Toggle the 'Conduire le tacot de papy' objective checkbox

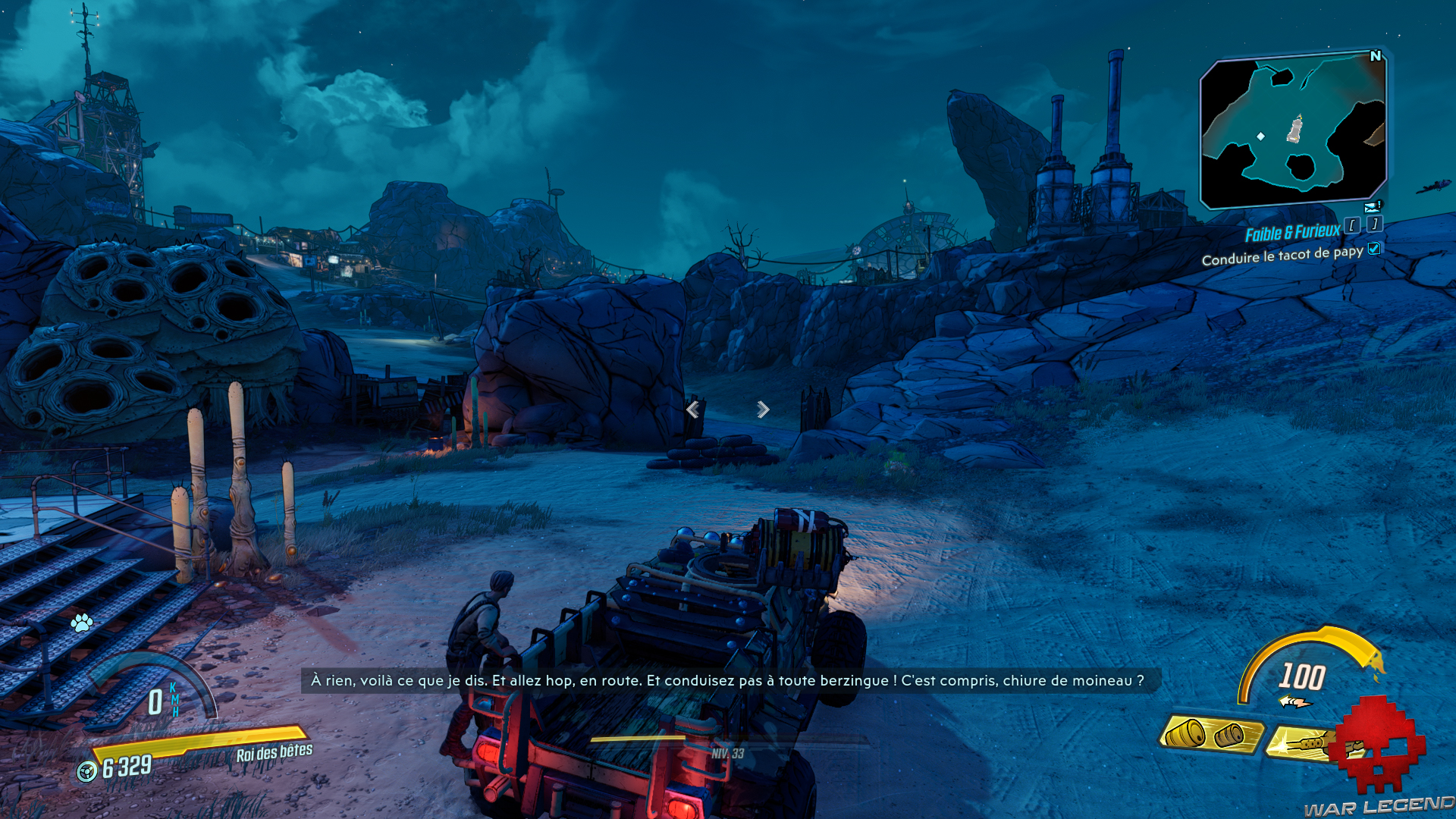coord(1373,250)
